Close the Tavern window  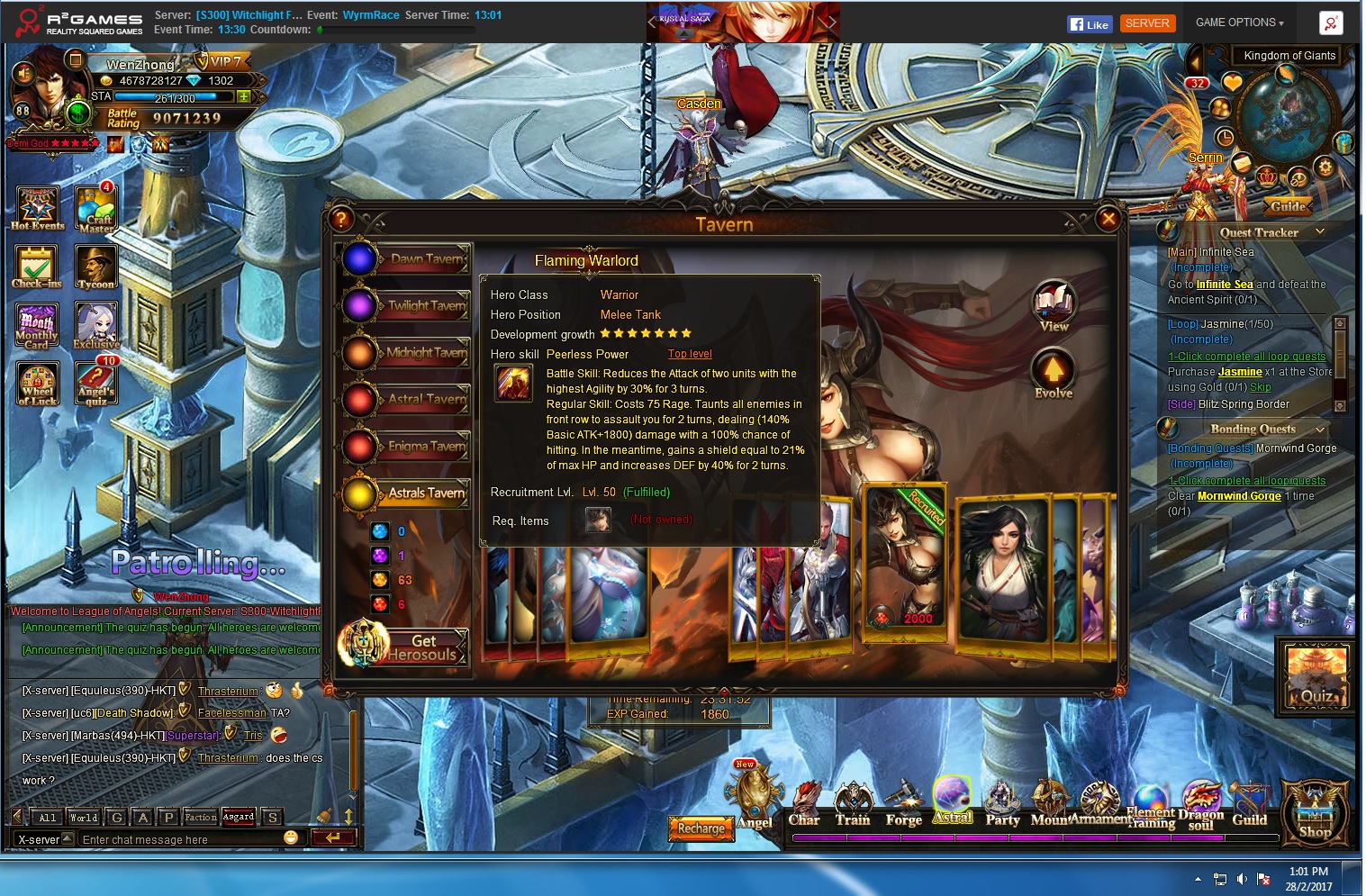(1108, 219)
